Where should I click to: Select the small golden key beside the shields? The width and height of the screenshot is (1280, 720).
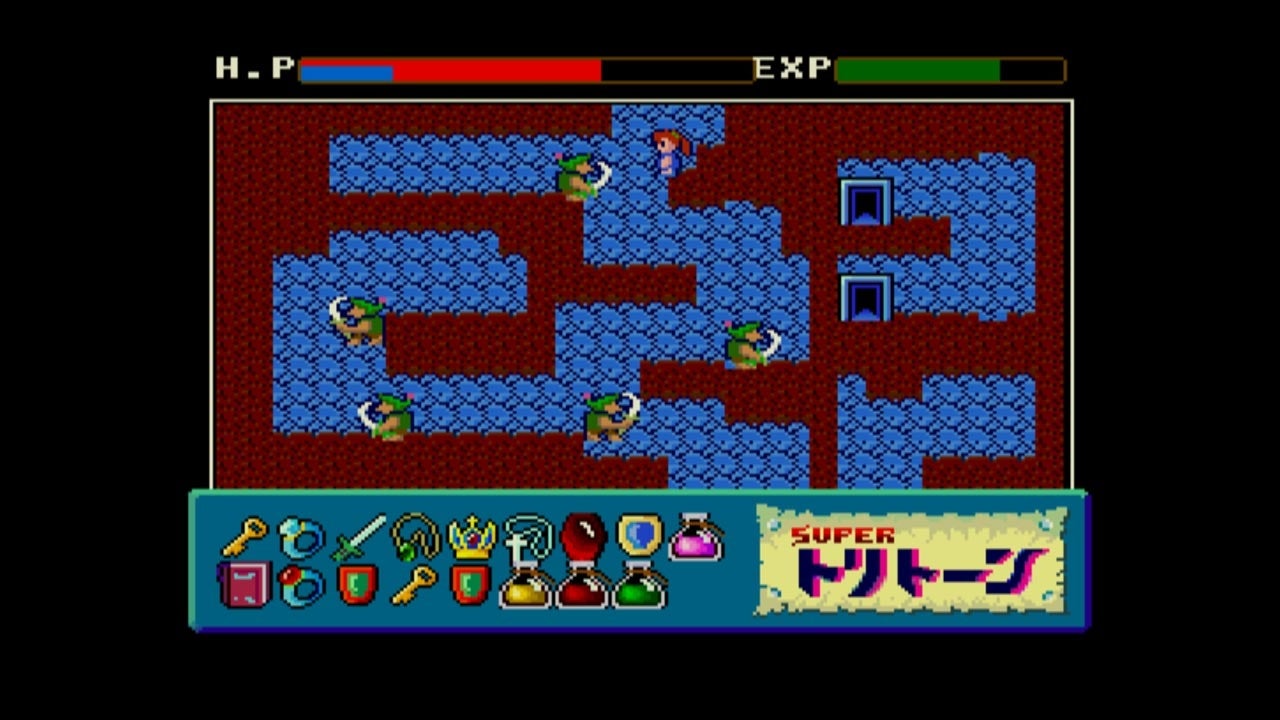click(x=415, y=585)
